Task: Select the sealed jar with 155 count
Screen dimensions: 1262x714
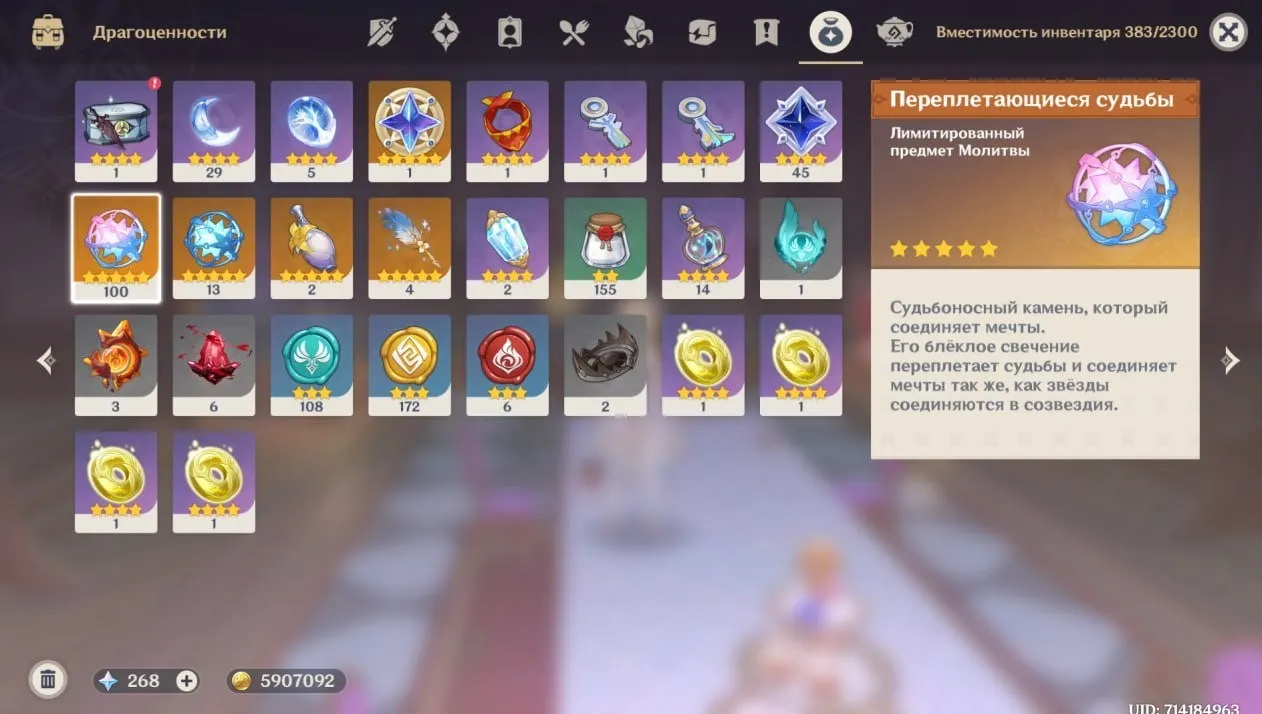Action: pyautogui.click(x=606, y=247)
